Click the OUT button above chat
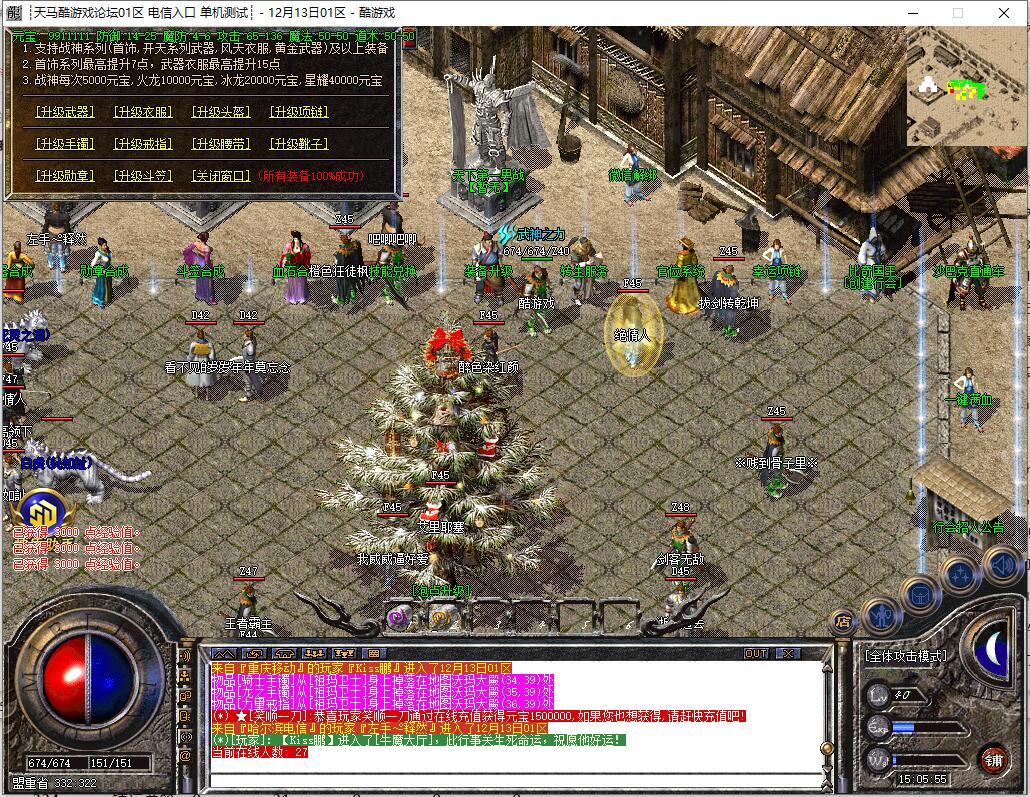Viewport: 1030px width, 797px height. pyautogui.click(x=757, y=654)
